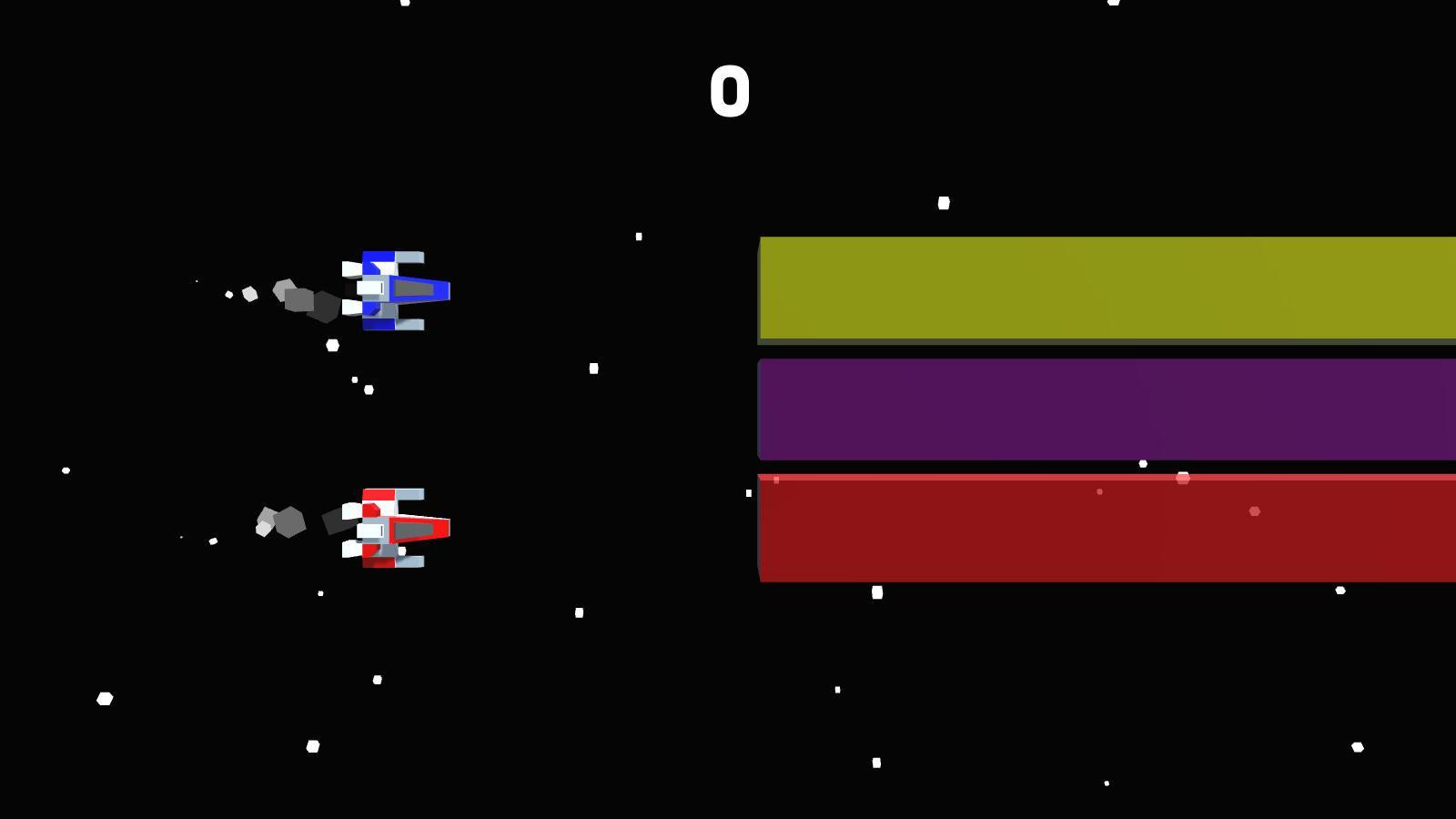Viewport: 1456px width, 819px height.
Task: Click the blue ship's gray cockpit canopy
Action: pyautogui.click(x=414, y=287)
